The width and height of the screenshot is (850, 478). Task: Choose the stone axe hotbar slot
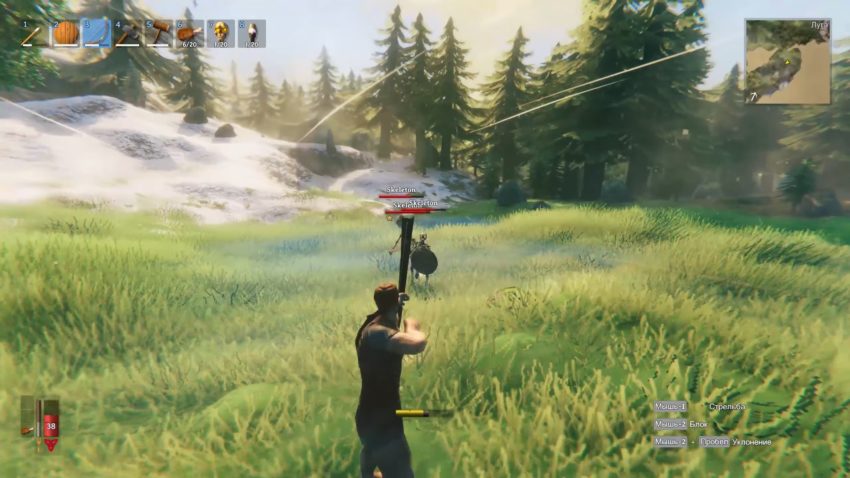click(127, 34)
